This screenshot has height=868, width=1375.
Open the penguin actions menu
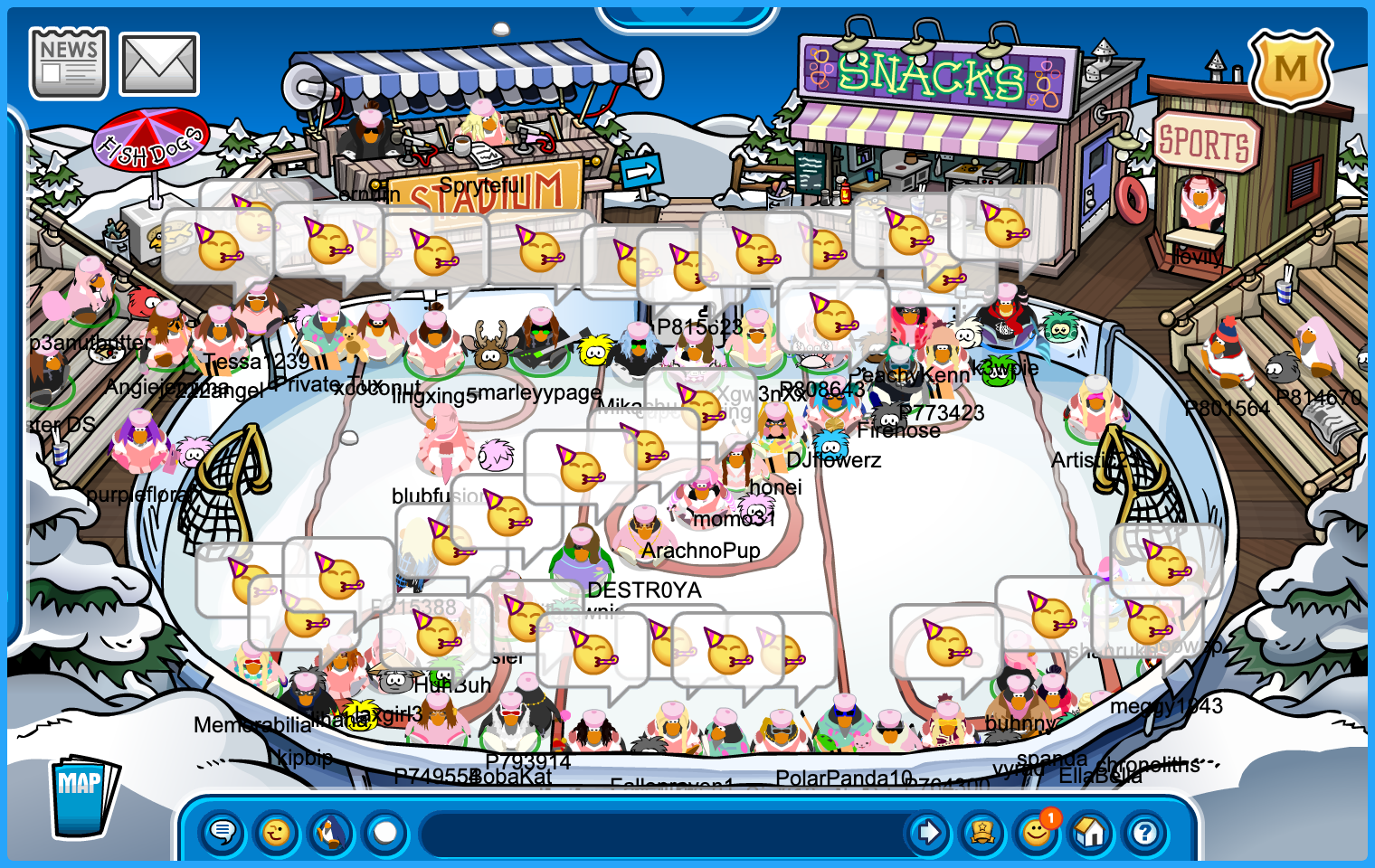(x=331, y=832)
